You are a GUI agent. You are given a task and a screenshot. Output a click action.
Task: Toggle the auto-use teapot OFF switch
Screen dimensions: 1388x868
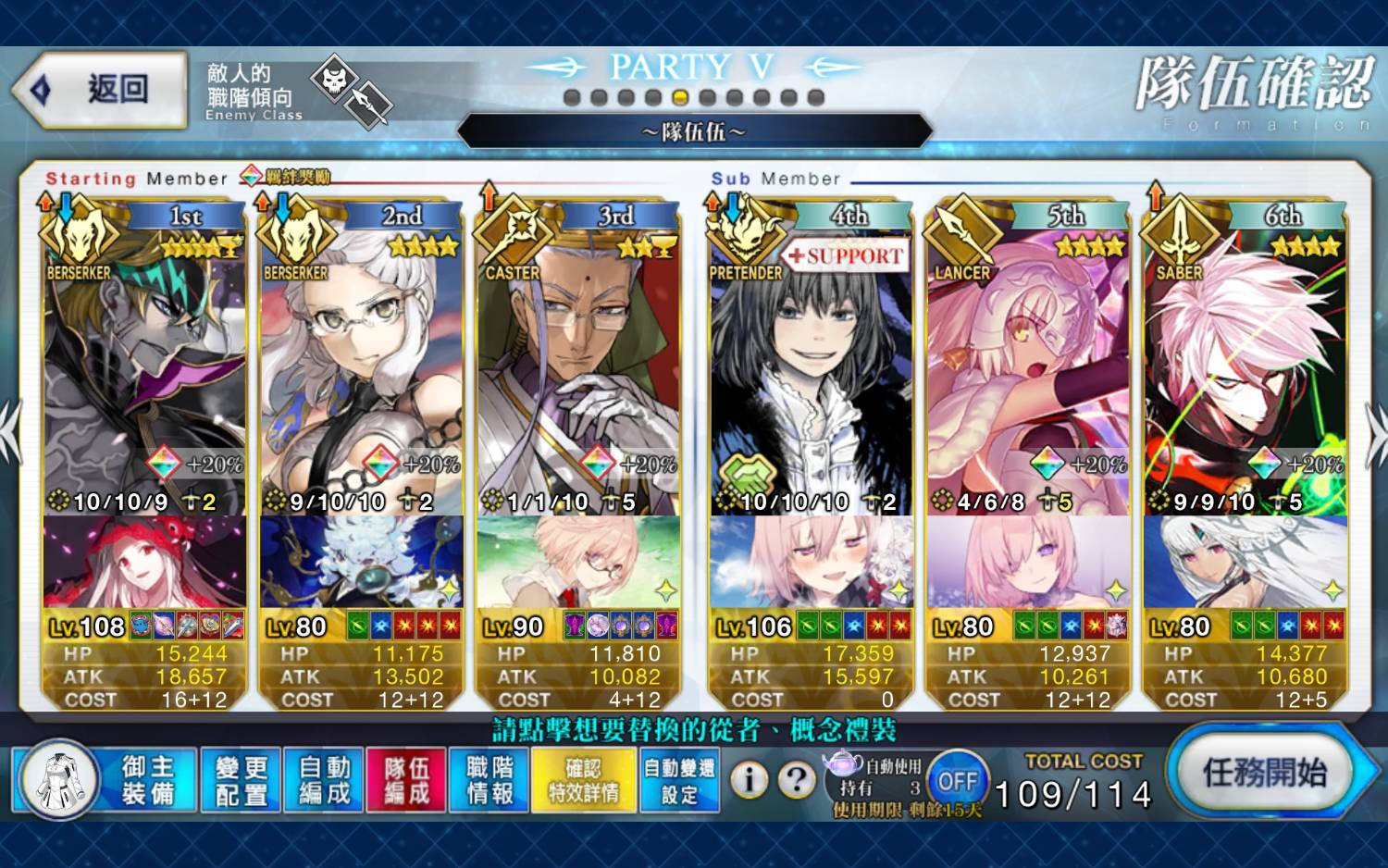pos(958,781)
